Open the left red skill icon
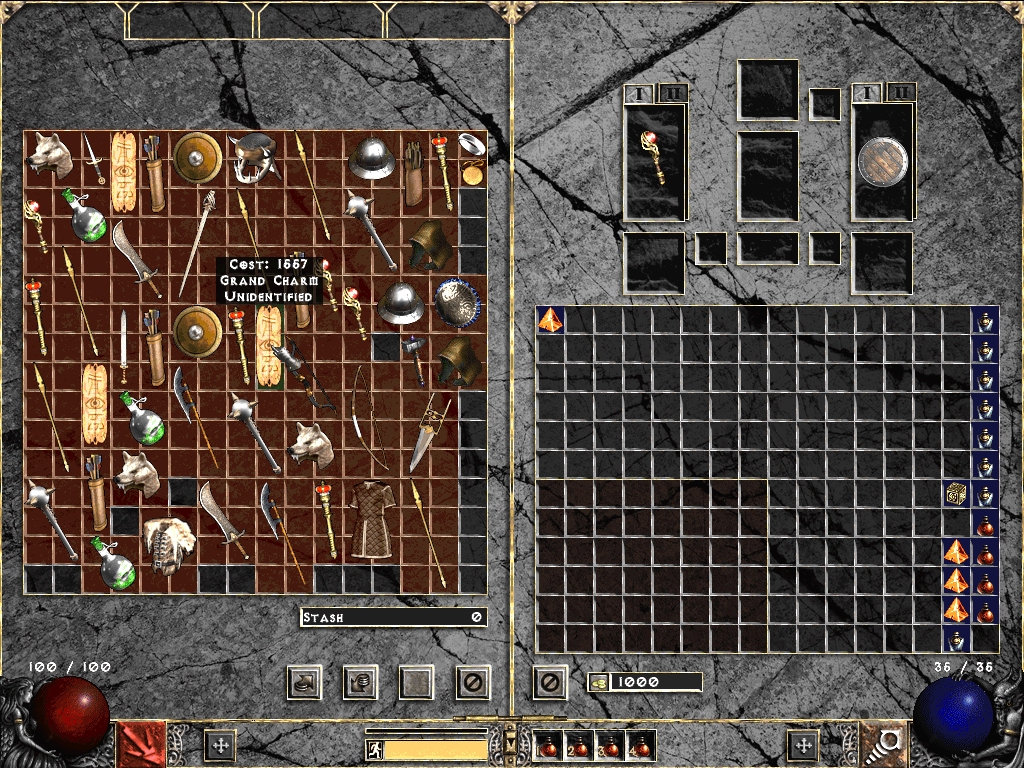 [x=143, y=745]
